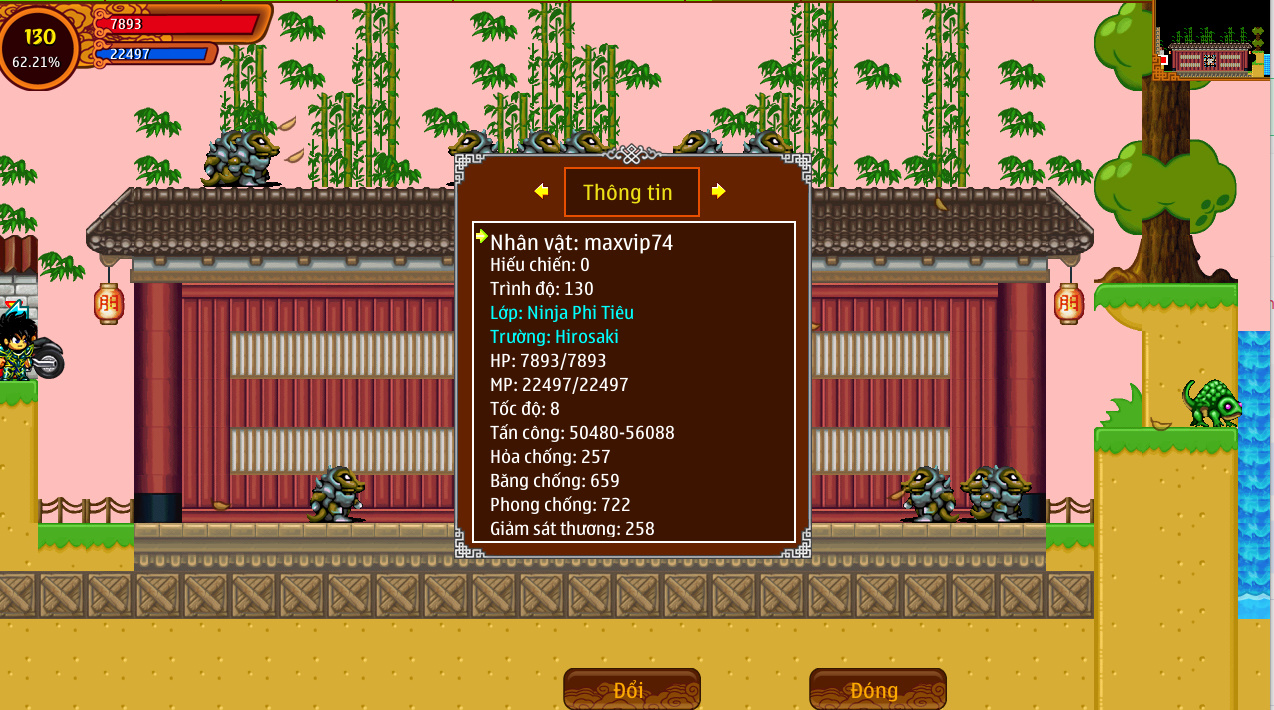
Task: Select the Giảm sát thương row
Action: [x=572, y=528]
